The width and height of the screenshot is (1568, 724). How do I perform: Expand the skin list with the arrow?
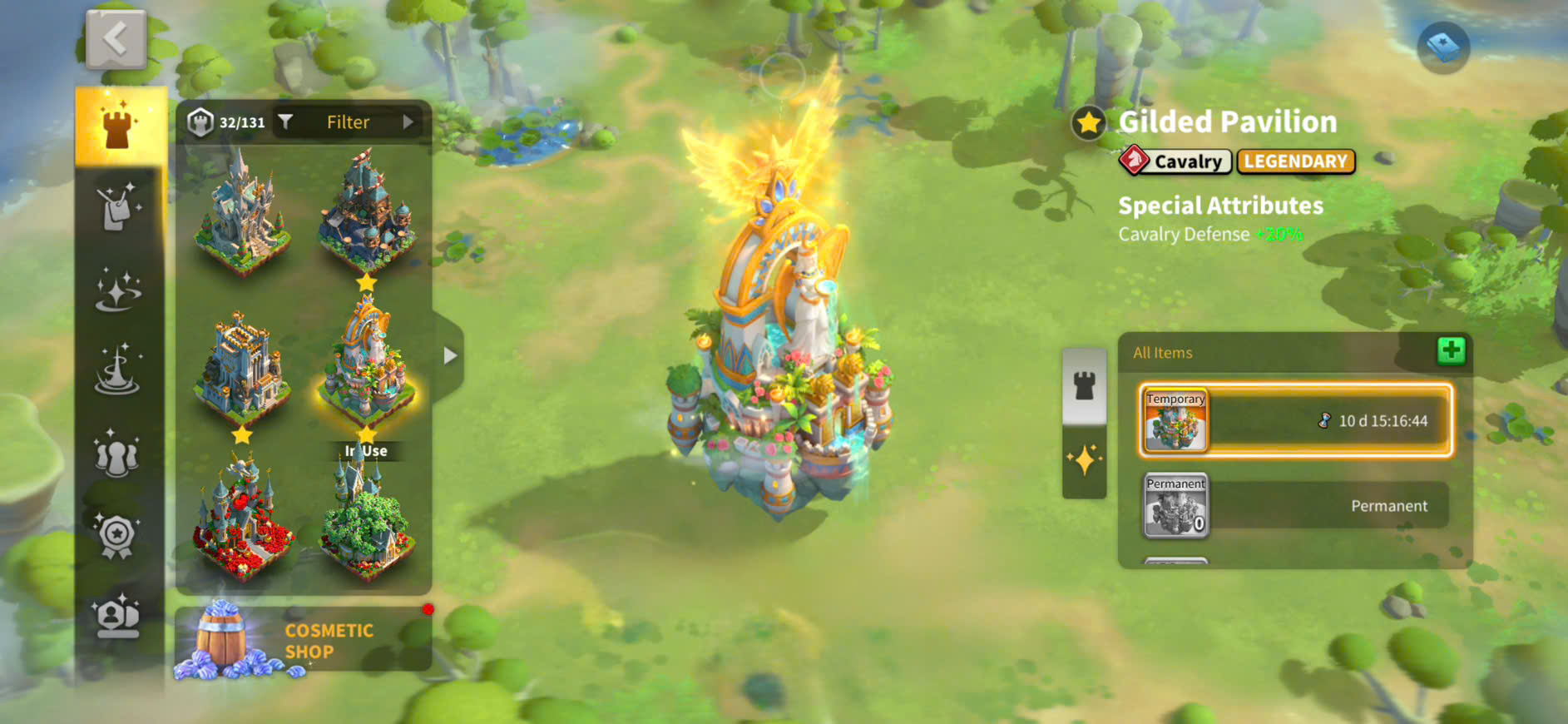tap(450, 356)
